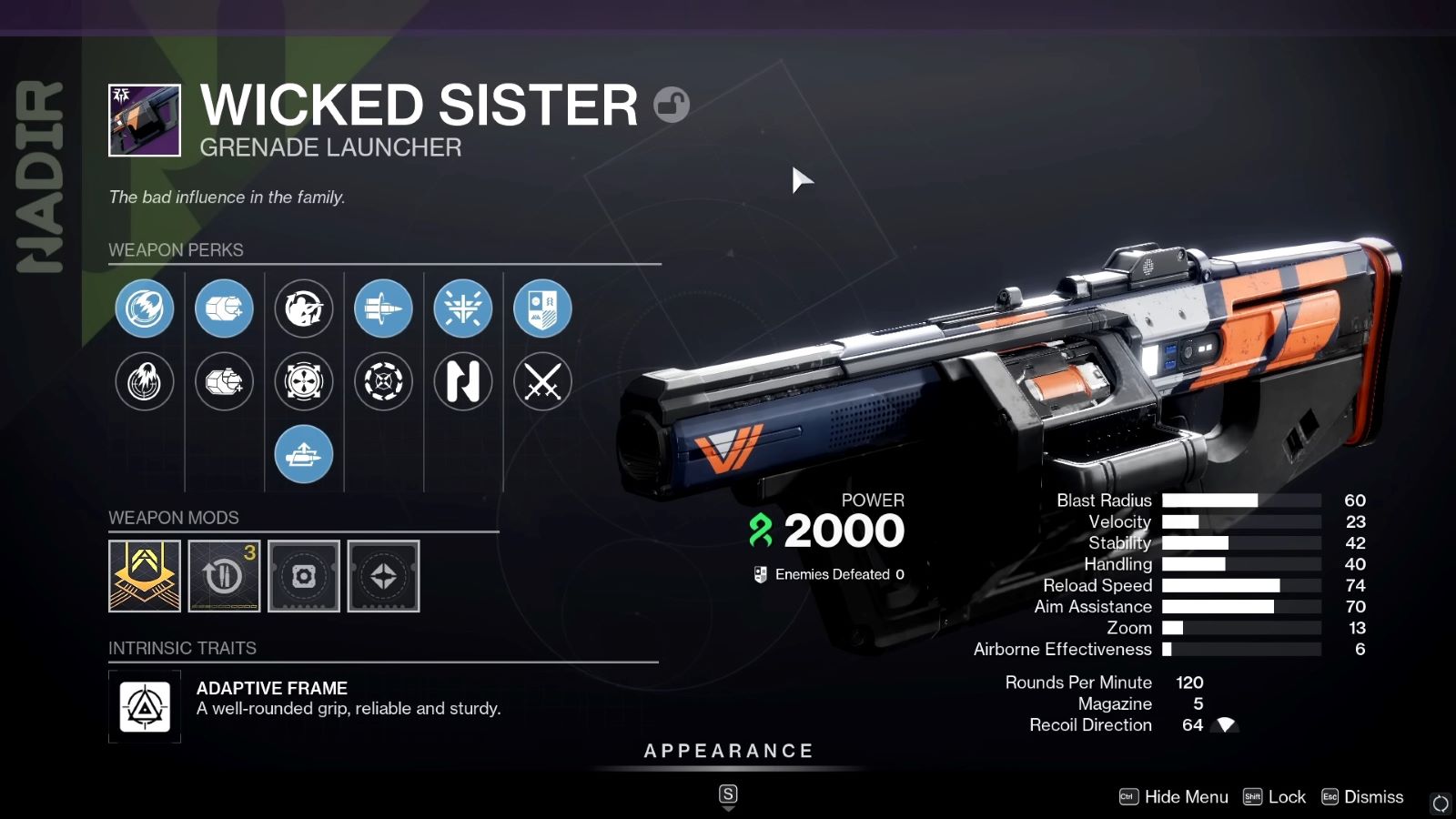Select the crossed swords trait perk
The height and width of the screenshot is (819, 1456).
pos(542,382)
